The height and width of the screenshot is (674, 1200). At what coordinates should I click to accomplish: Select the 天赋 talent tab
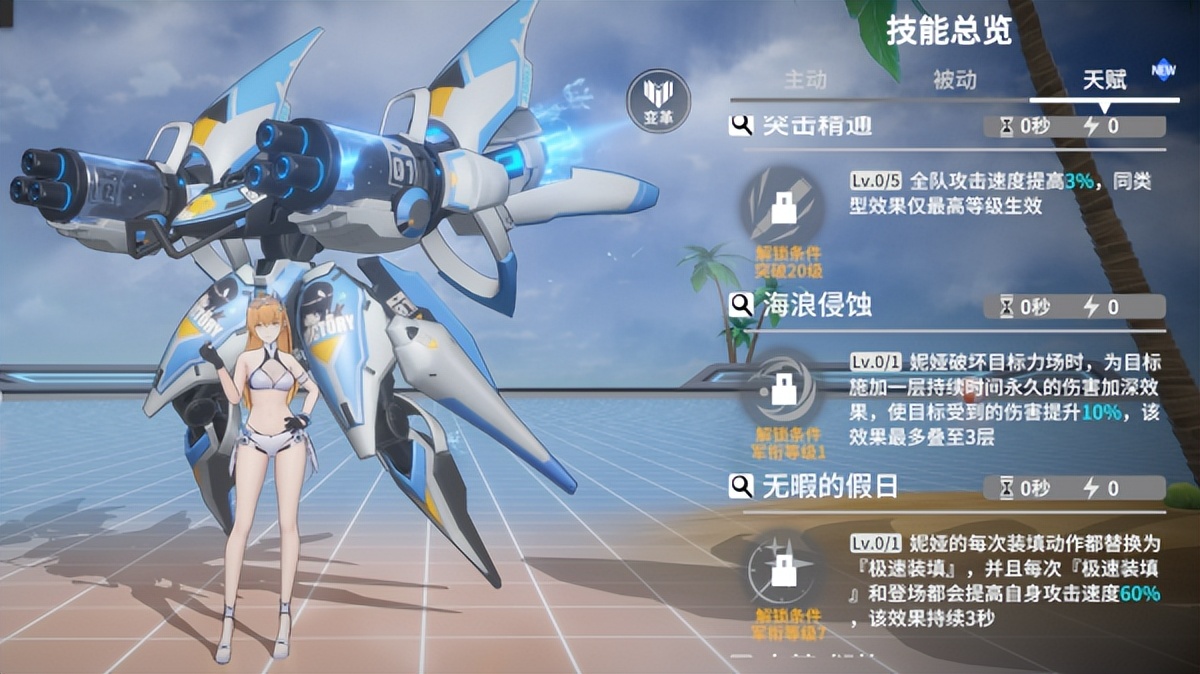coord(1104,79)
